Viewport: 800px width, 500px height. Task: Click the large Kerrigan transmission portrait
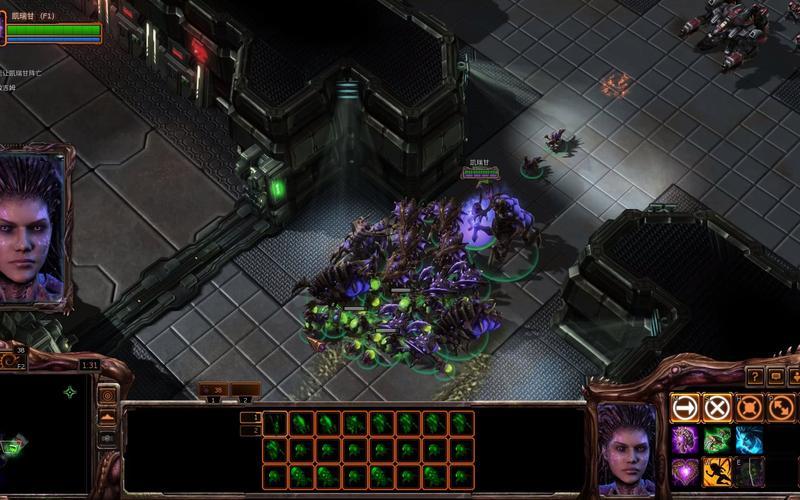35,227
